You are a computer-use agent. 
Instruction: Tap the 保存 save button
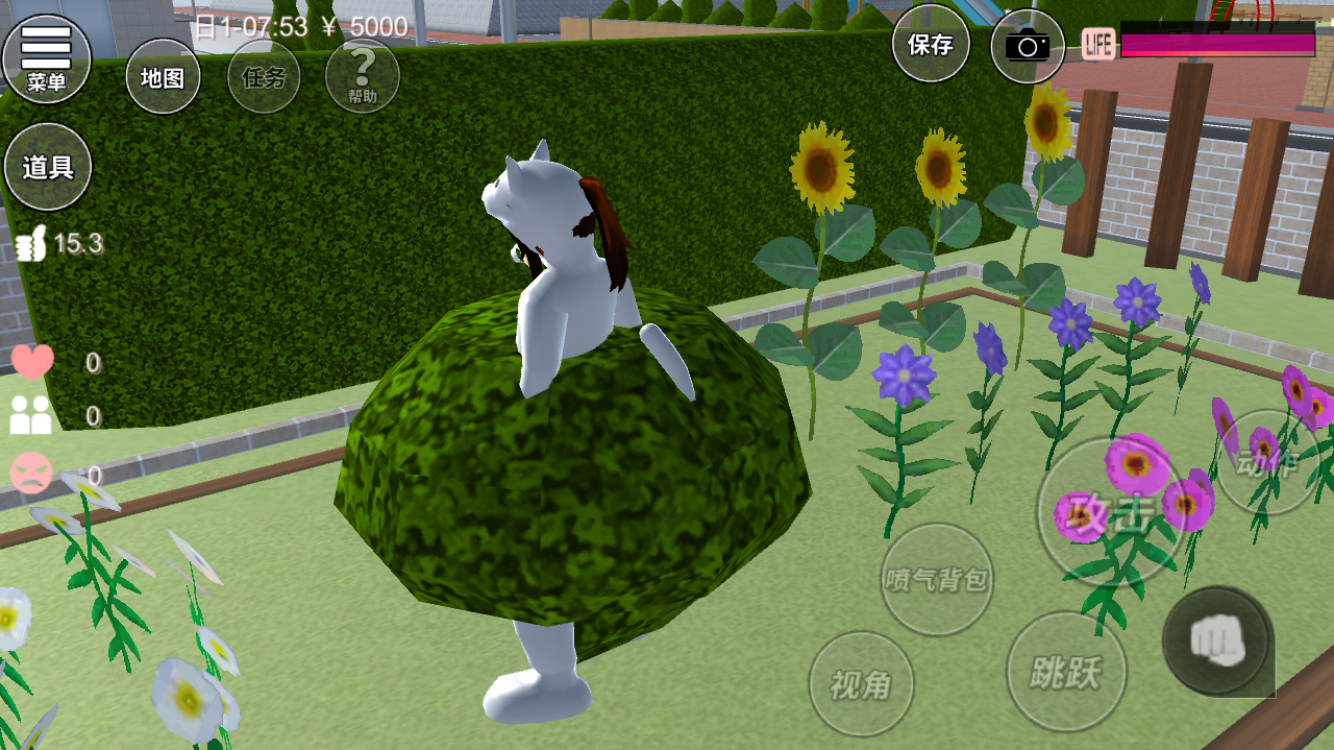(x=930, y=45)
